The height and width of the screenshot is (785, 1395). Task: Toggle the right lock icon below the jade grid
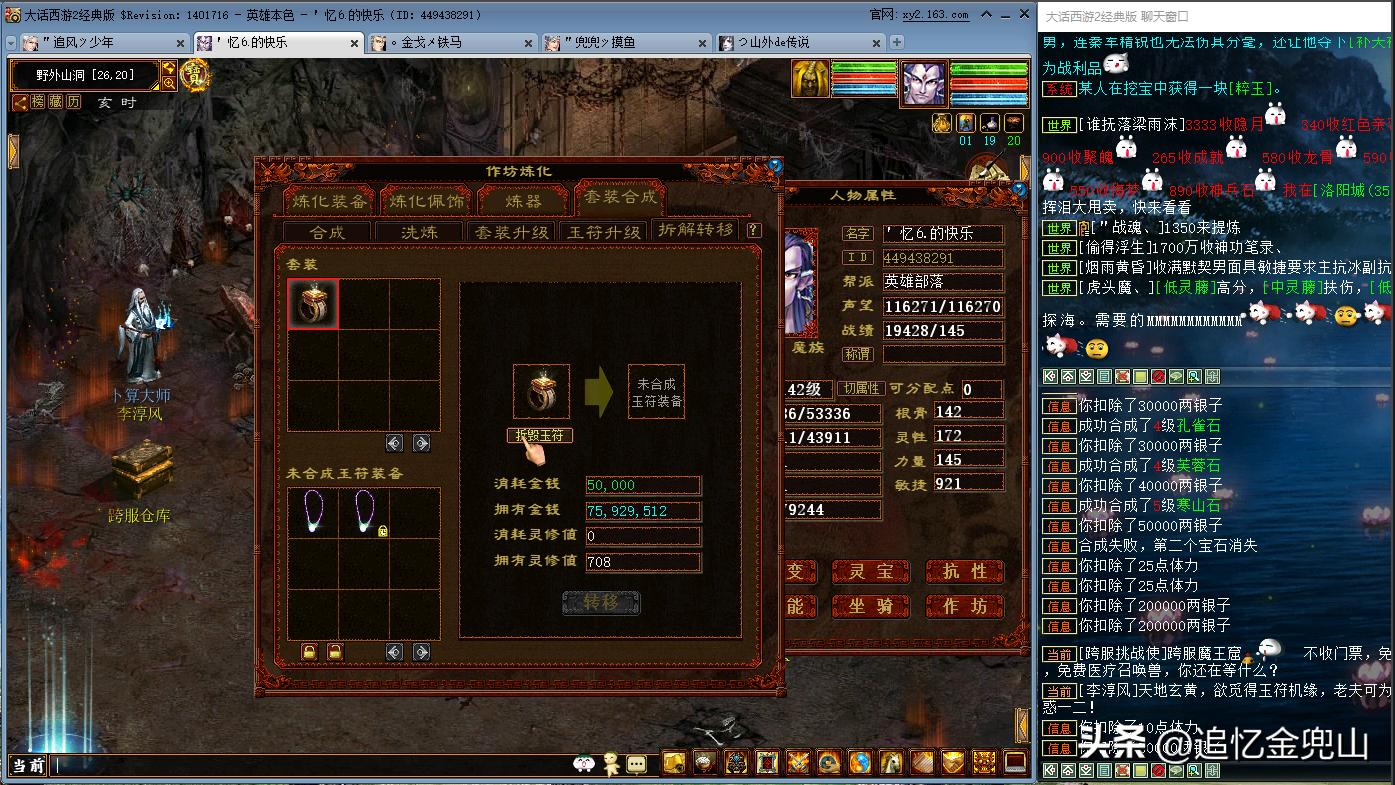[335, 653]
